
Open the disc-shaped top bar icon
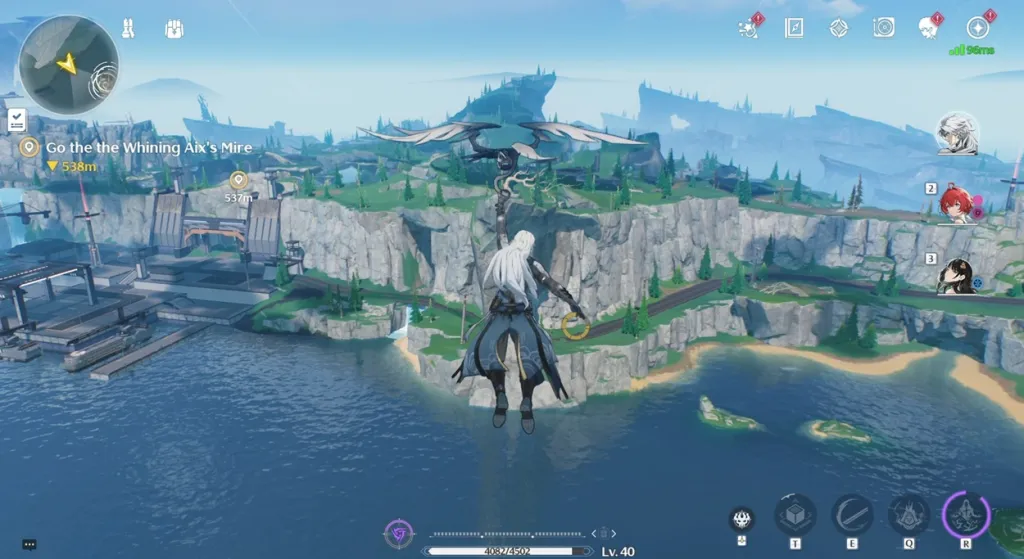click(x=884, y=28)
